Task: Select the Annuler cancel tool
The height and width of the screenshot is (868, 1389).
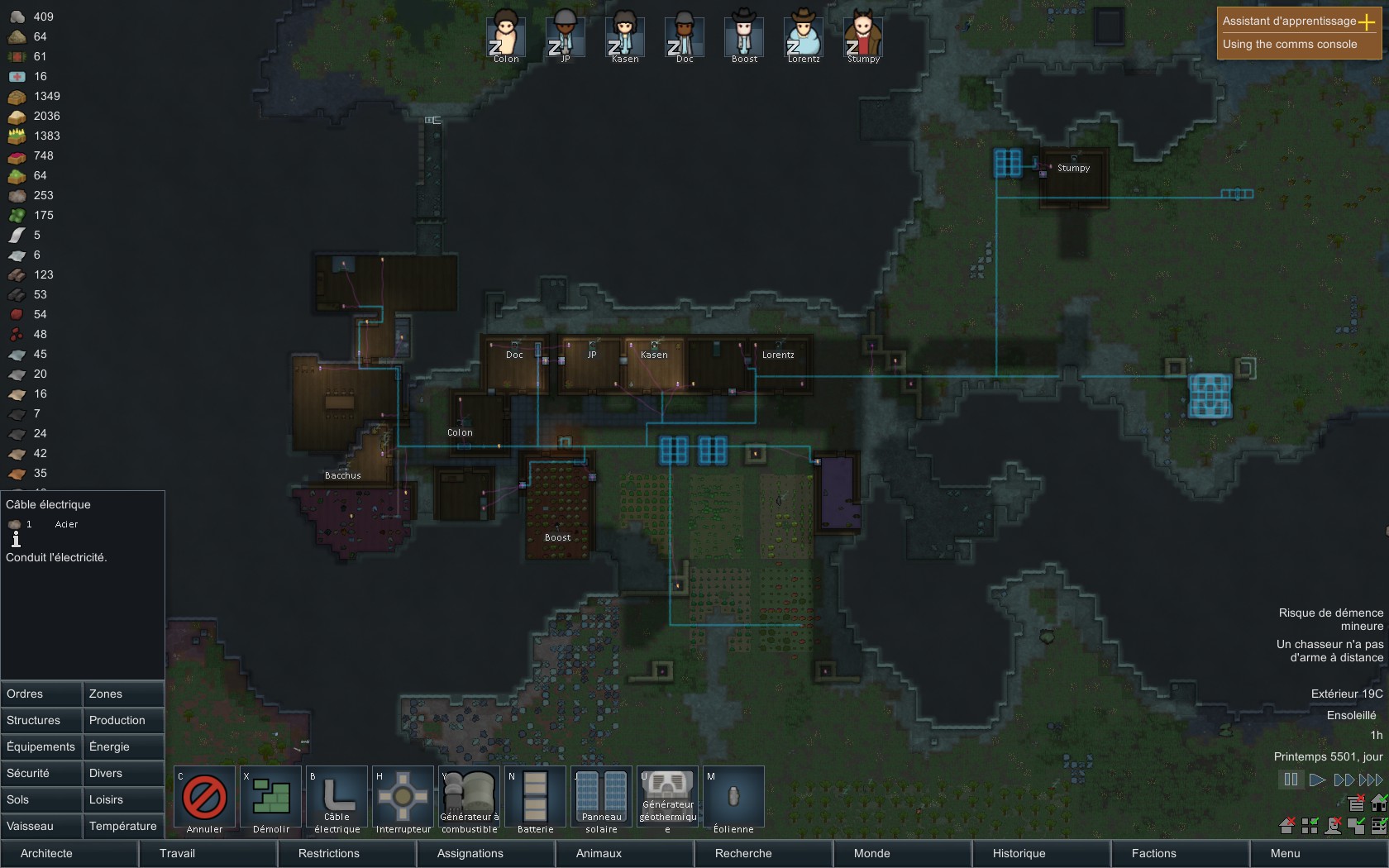Action: 204,799
